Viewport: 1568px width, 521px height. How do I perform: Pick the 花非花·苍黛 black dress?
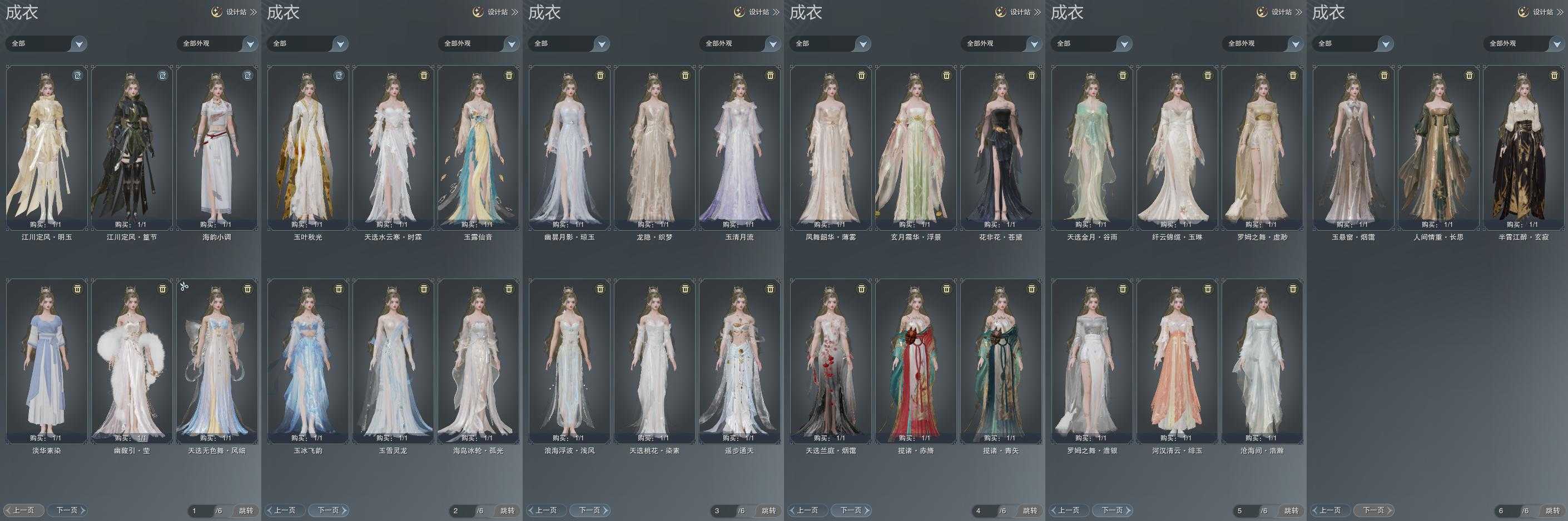[1001, 147]
